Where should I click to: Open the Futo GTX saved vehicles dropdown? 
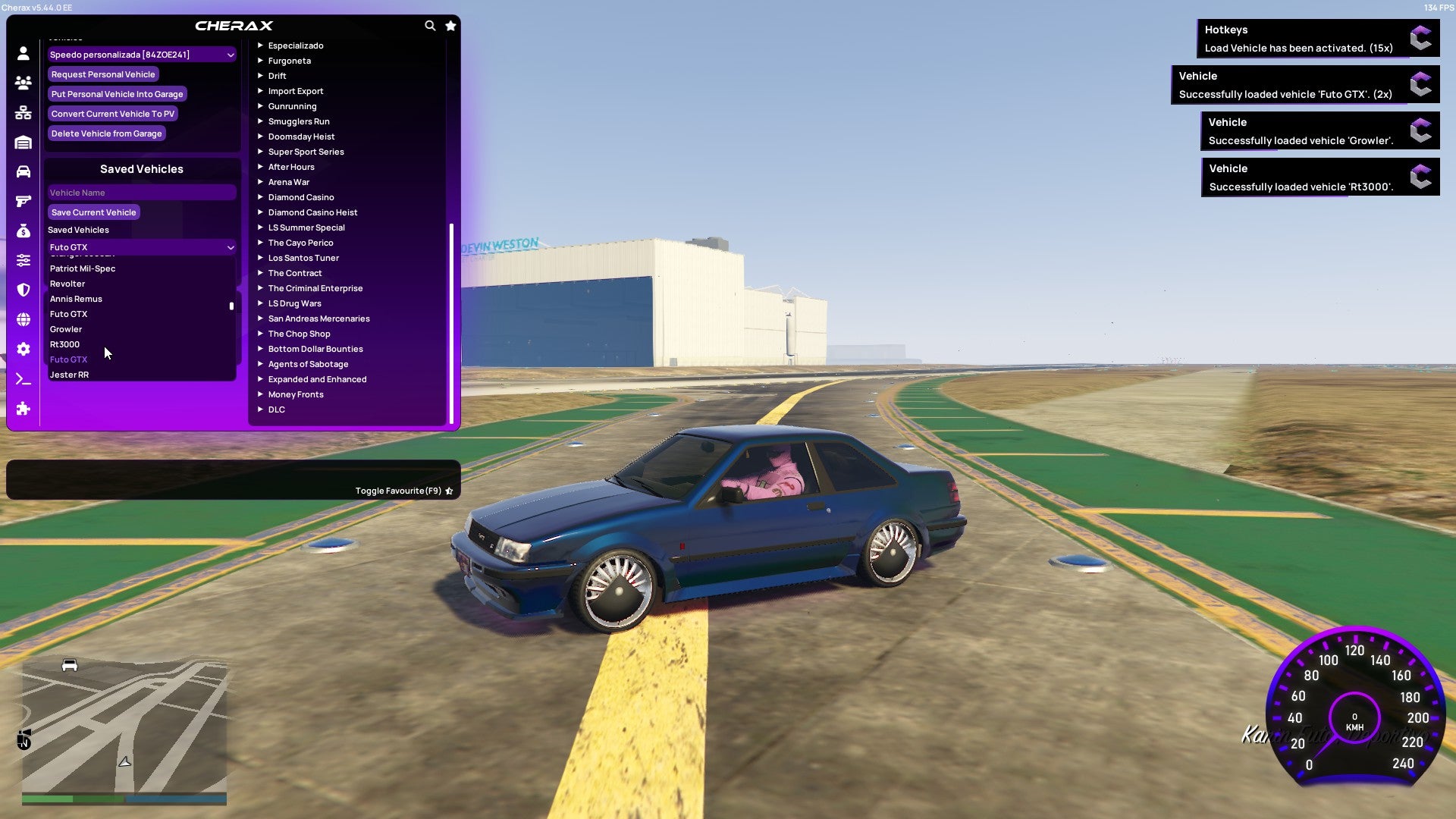click(x=141, y=246)
